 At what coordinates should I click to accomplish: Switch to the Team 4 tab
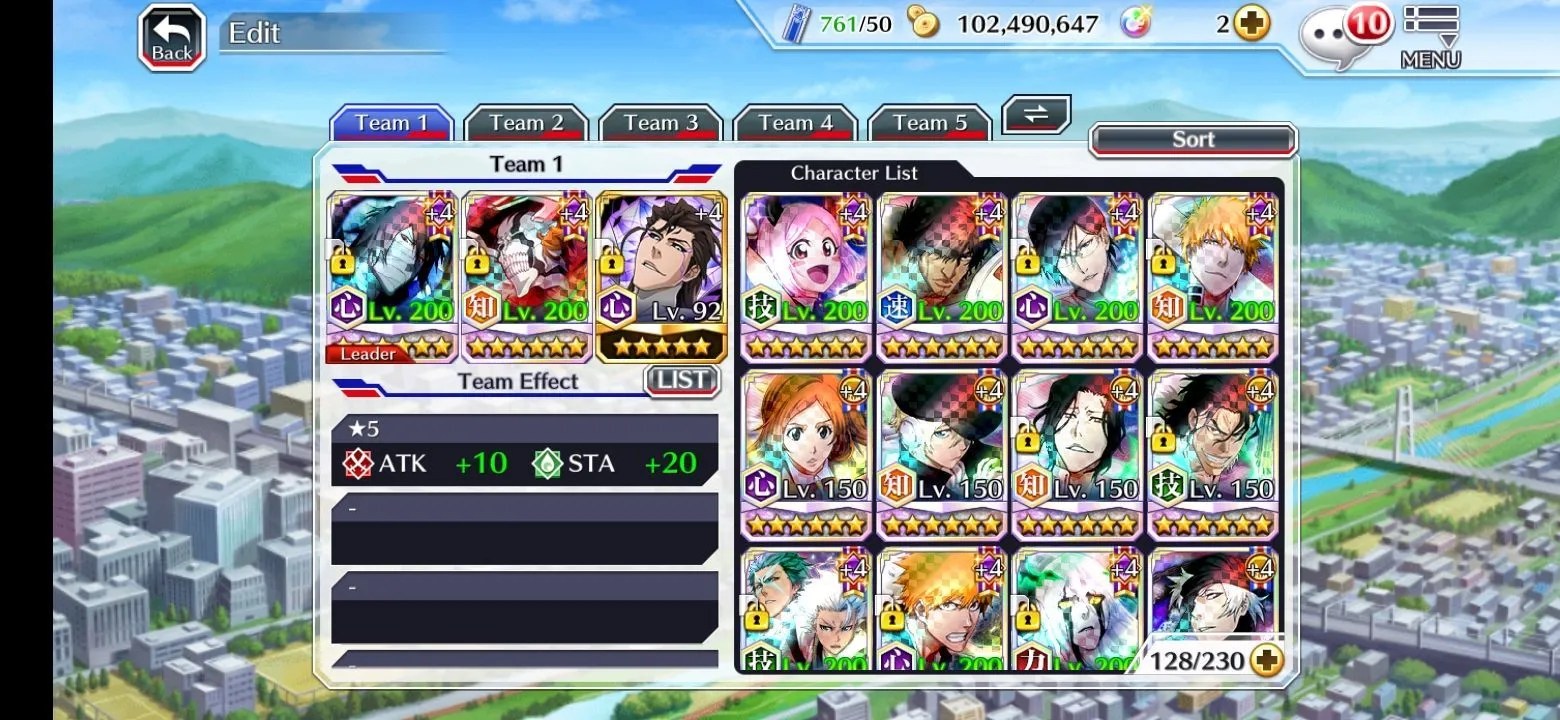795,124
